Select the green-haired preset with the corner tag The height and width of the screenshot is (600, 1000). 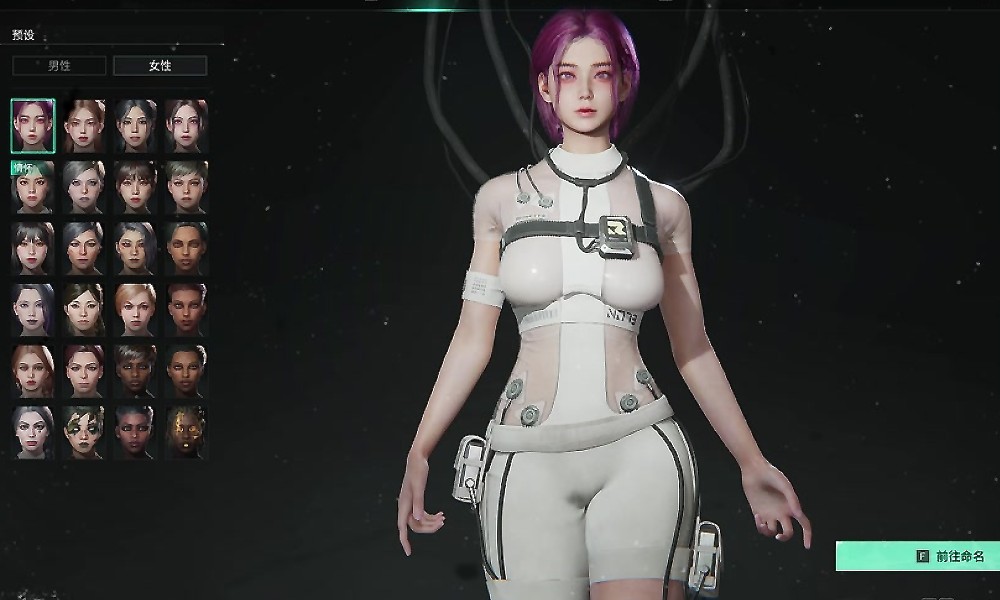coord(33,186)
